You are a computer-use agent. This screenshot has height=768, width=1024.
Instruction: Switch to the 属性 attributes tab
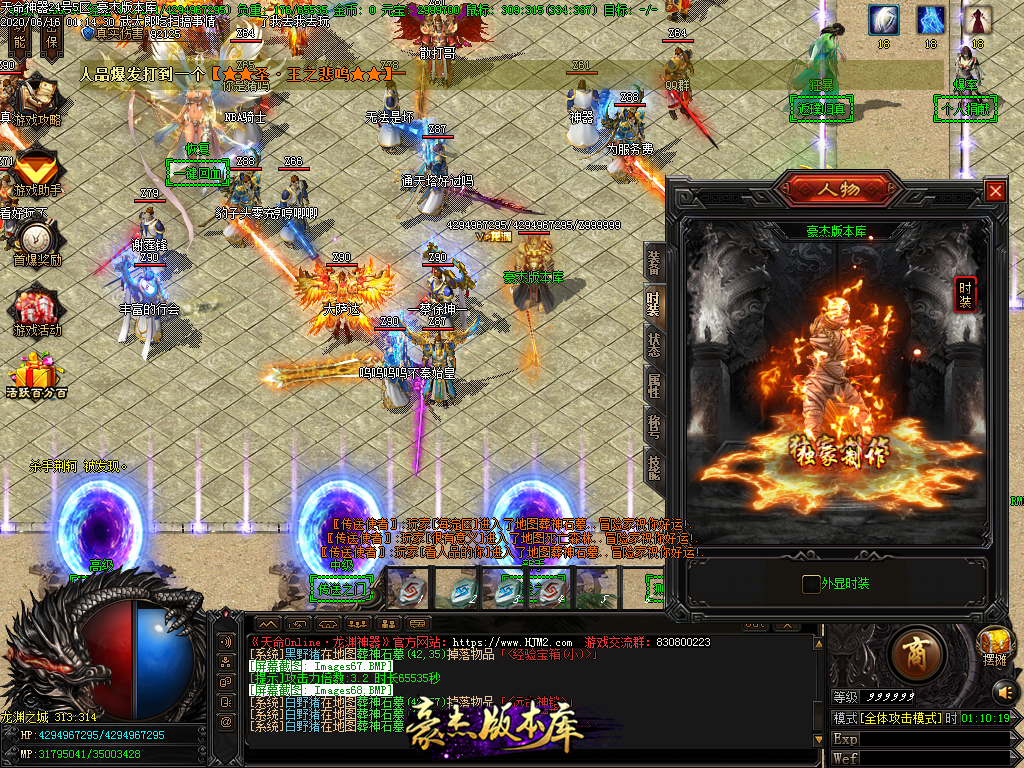coord(654,386)
